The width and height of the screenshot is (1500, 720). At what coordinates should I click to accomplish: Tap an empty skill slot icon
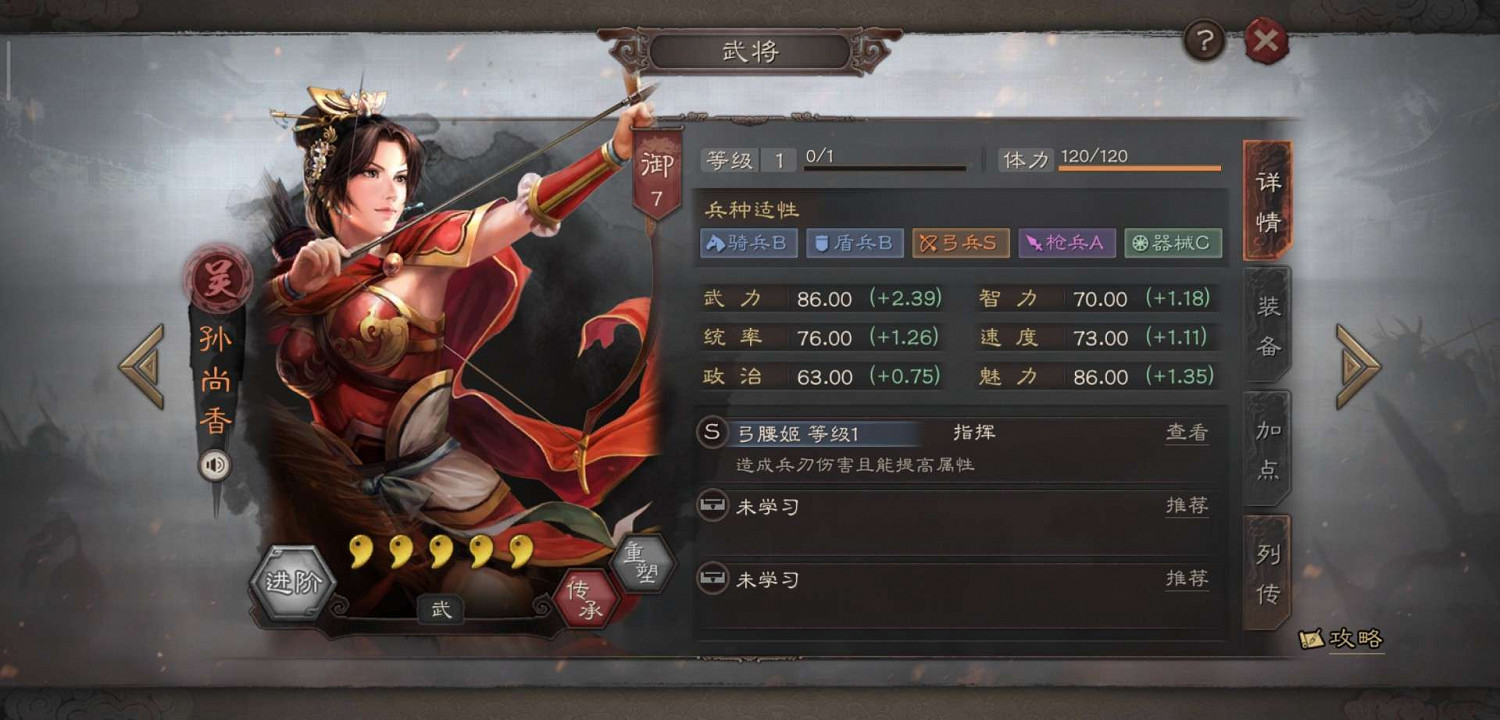[713, 505]
